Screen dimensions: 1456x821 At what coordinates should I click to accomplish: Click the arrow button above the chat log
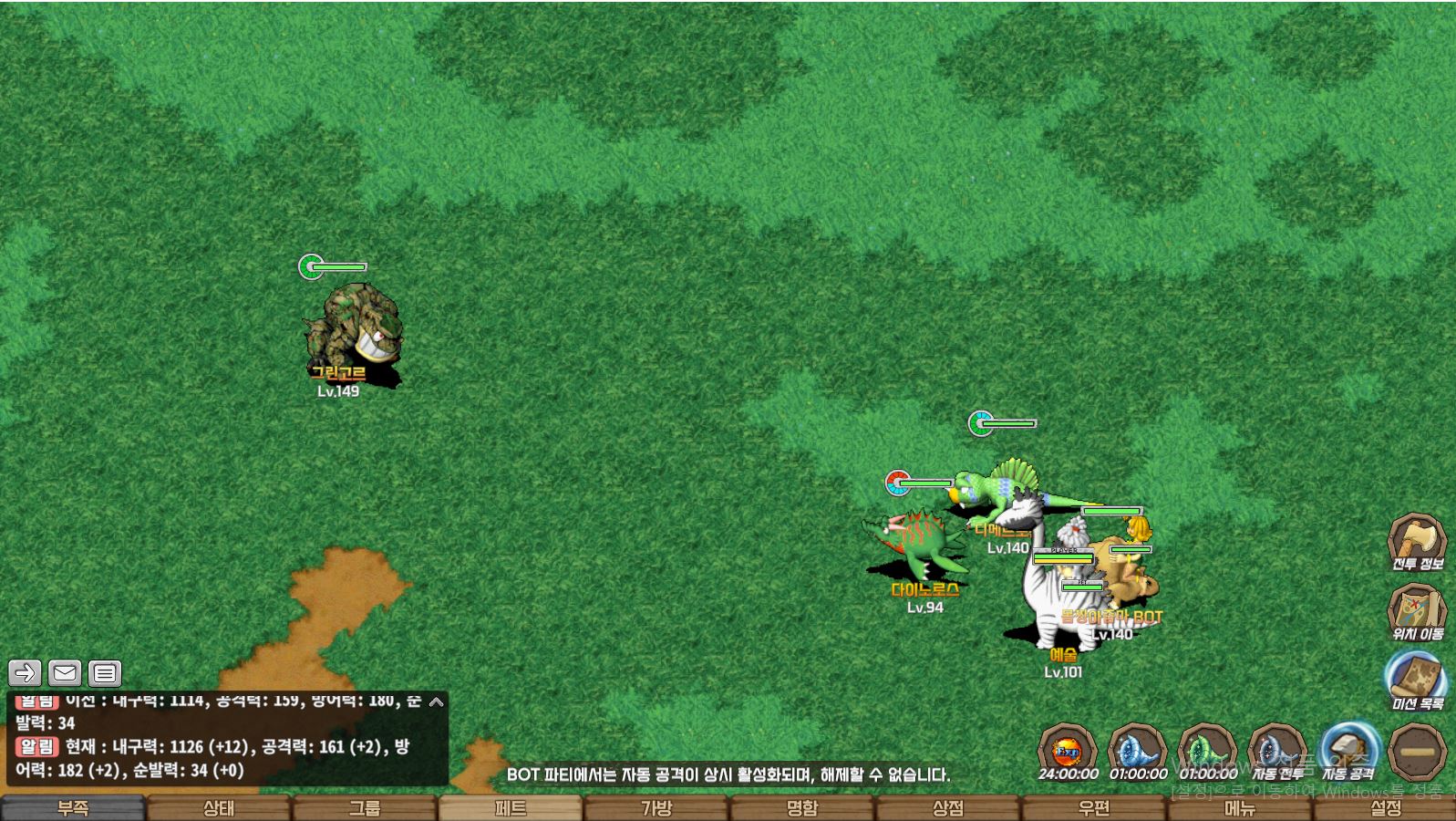pos(25,673)
